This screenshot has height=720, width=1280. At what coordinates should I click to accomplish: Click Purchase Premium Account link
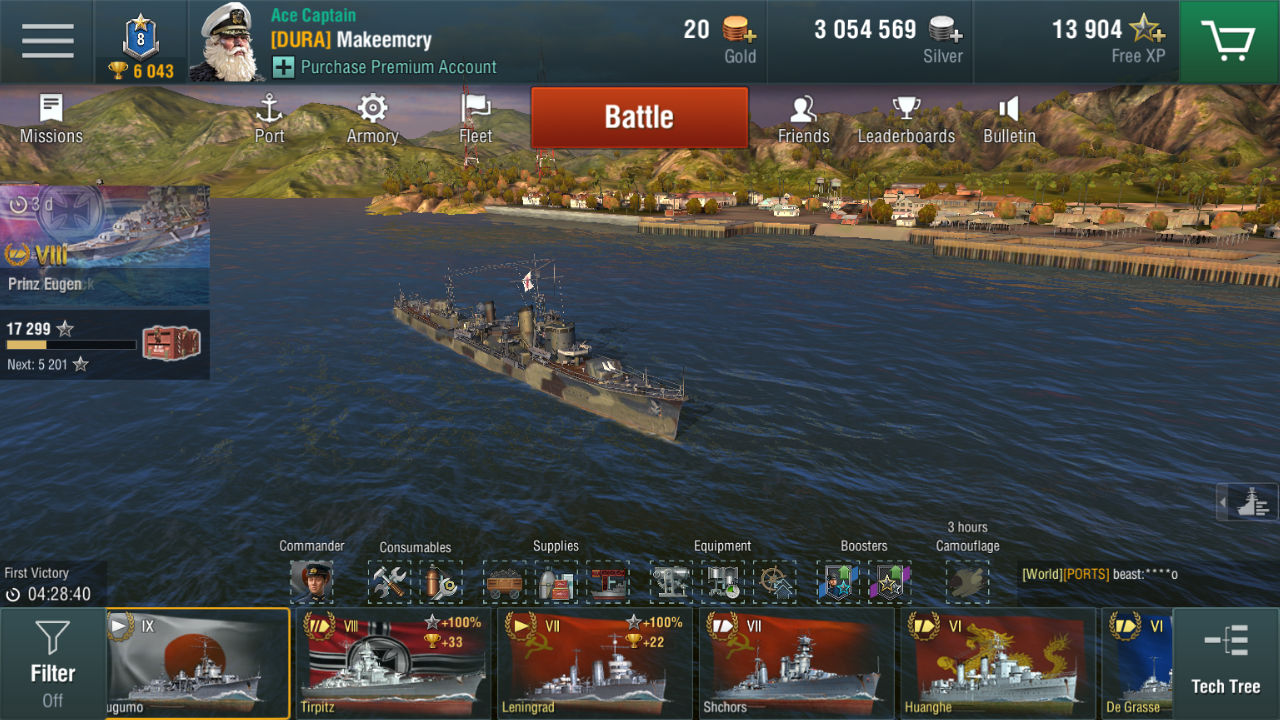point(398,67)
